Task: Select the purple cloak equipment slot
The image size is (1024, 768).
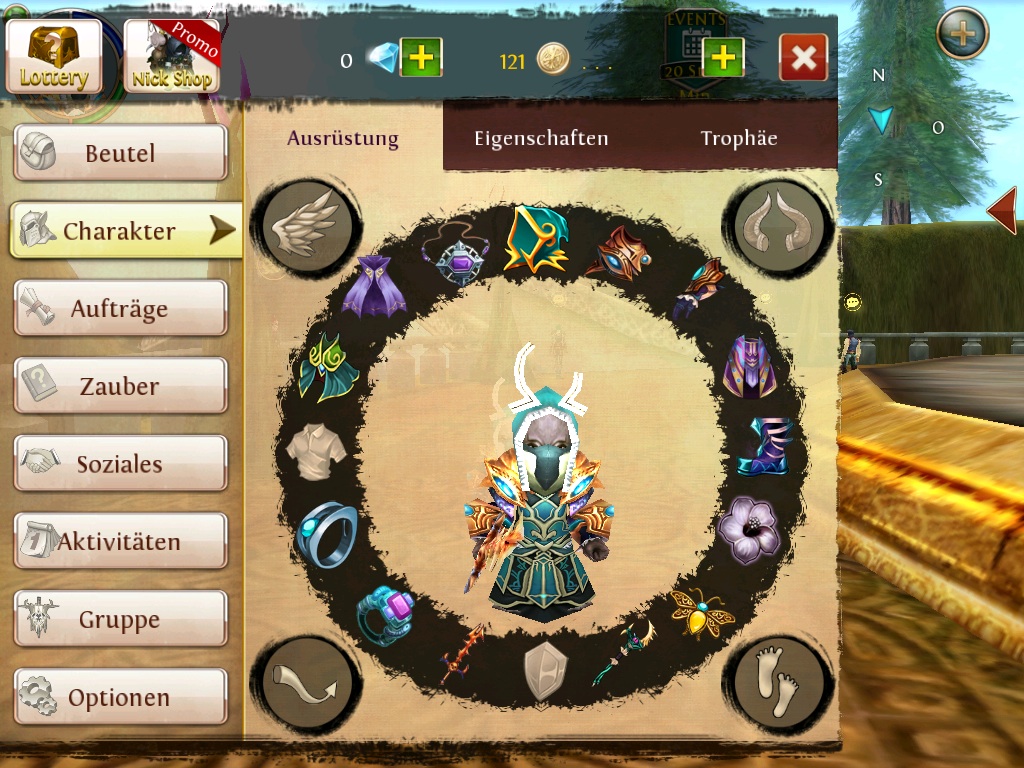Action: (373, 286)
